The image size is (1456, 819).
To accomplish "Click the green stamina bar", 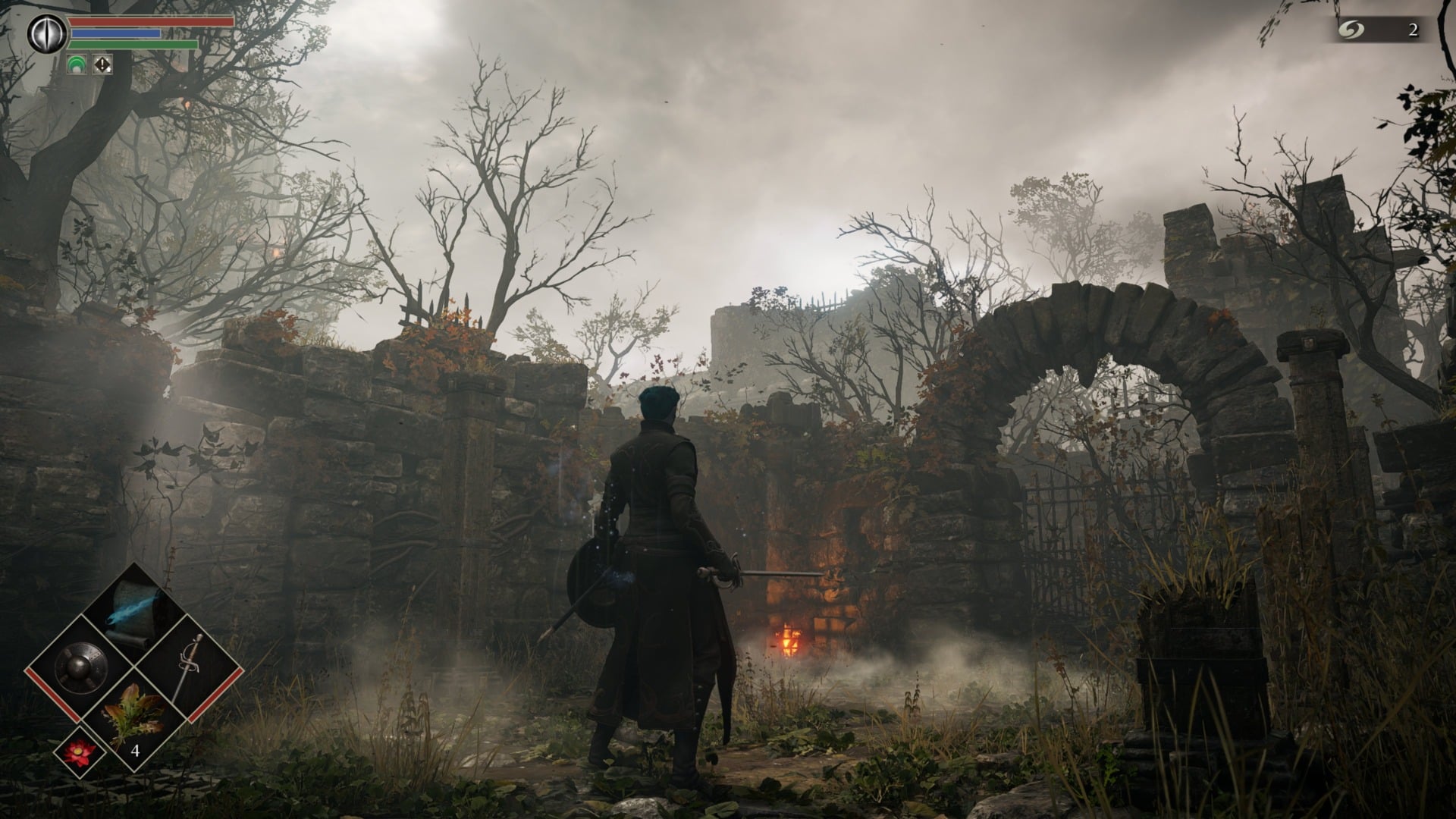I will point(125,44).
